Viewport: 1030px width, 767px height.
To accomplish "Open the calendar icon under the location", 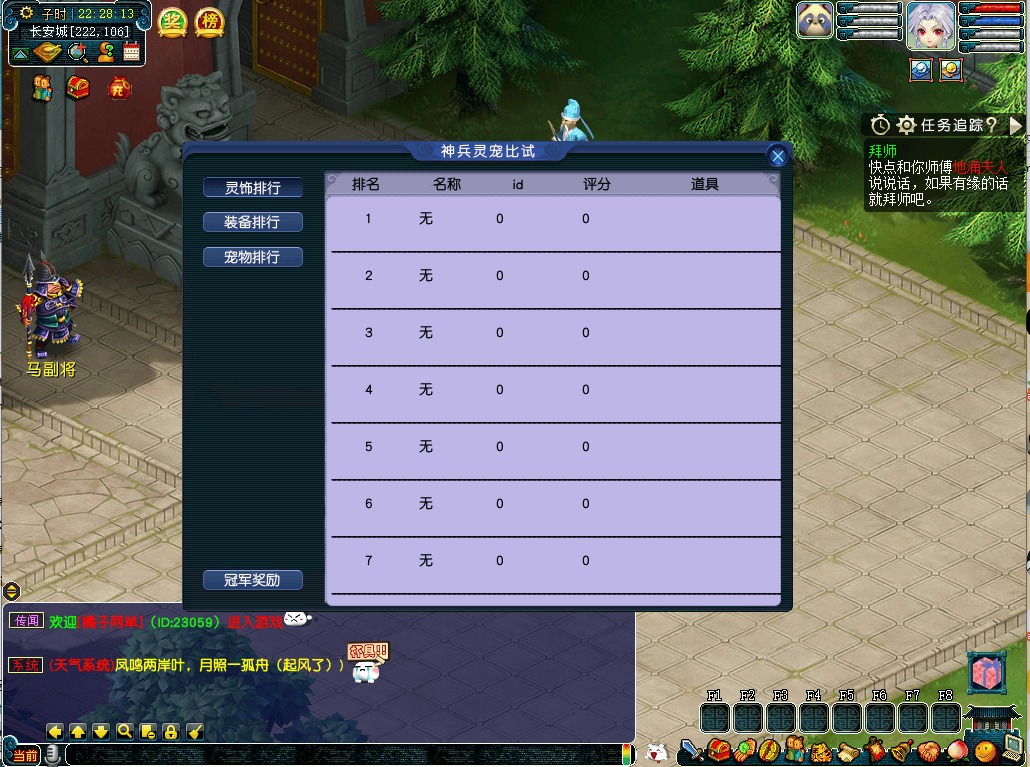I will 131,53.
